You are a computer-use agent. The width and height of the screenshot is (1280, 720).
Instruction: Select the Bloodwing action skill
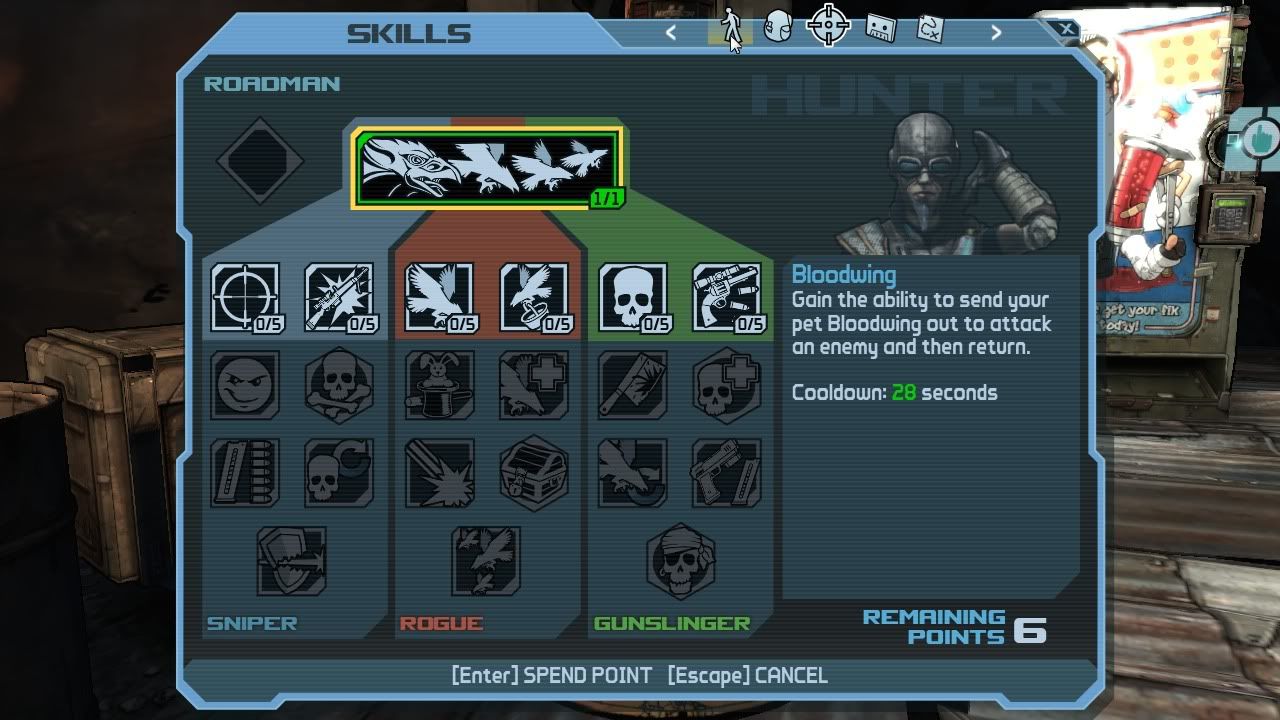pyautogui.click(x=487, y=168)
